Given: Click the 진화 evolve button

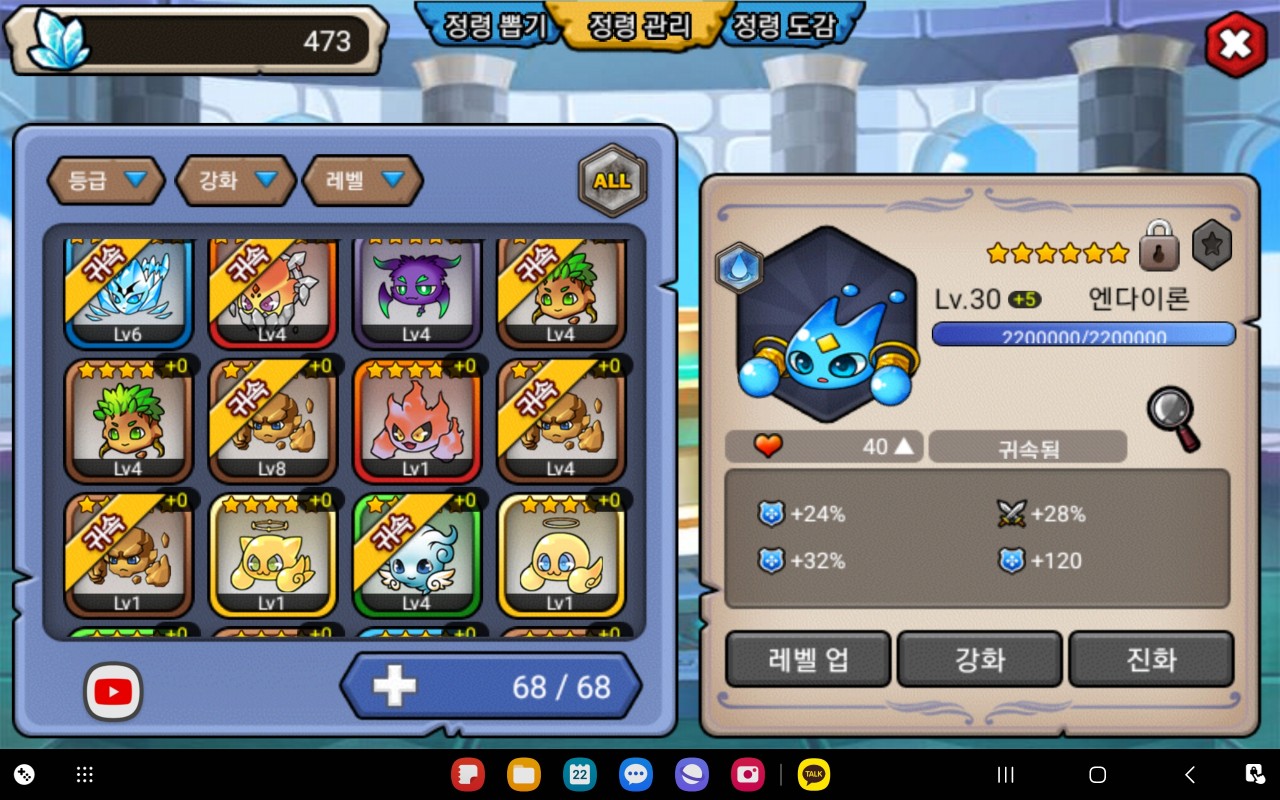Looking at the screenshot, I should click(1151, 659).
